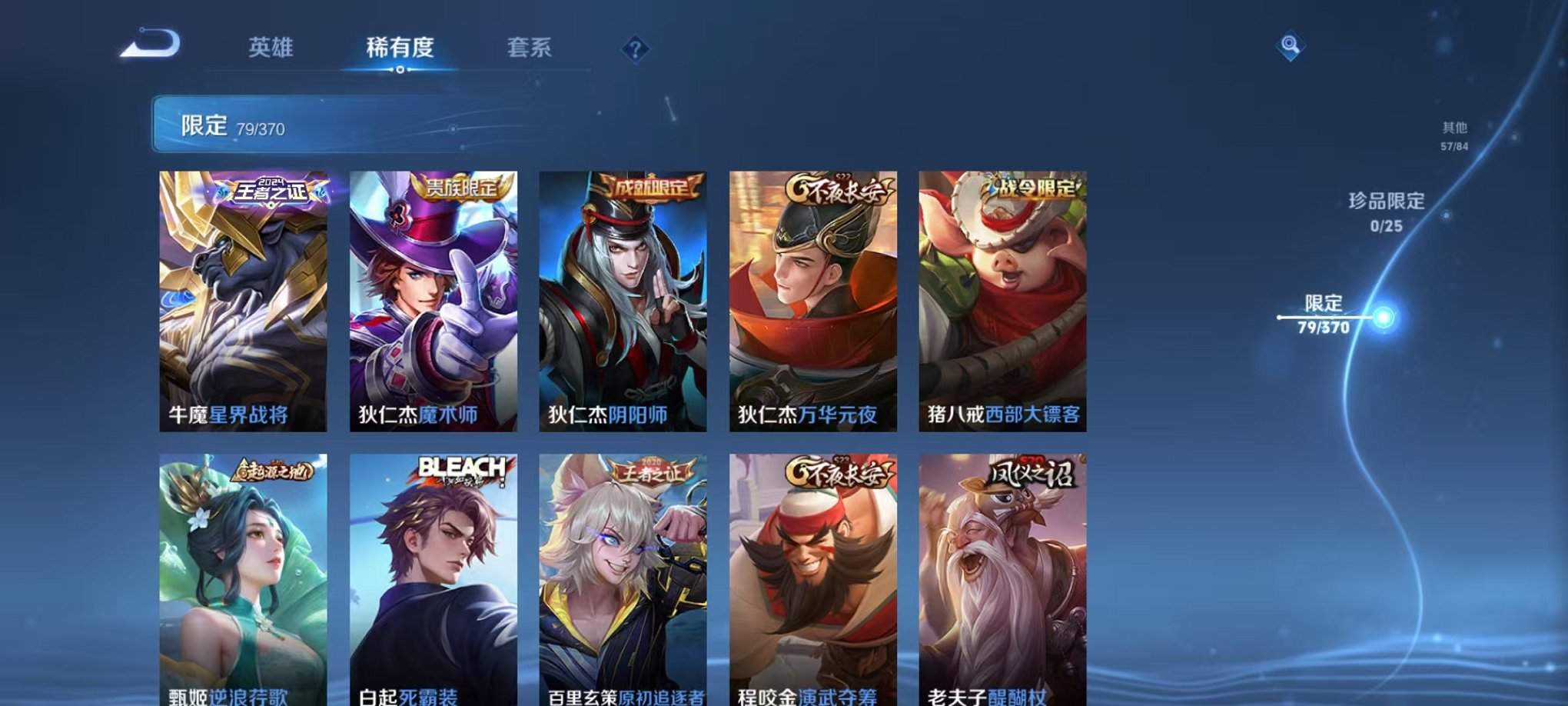Click the 成就限定 badge on 阴阳师 skin
Viewport: 1568px width, 706px height.
(x=649, y=187)
